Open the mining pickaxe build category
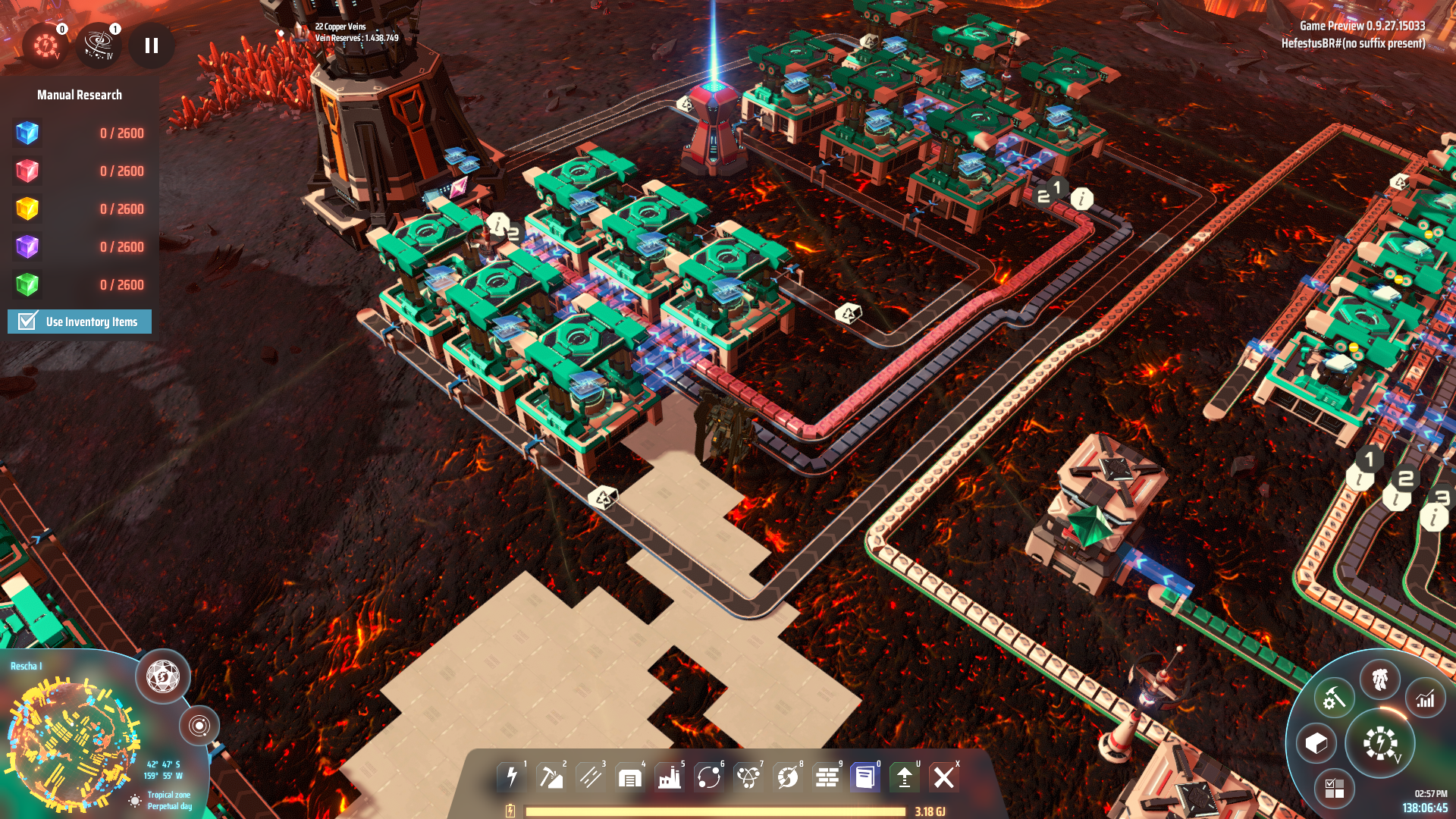This screenshot has width=1456, height=819. point(551,777)
